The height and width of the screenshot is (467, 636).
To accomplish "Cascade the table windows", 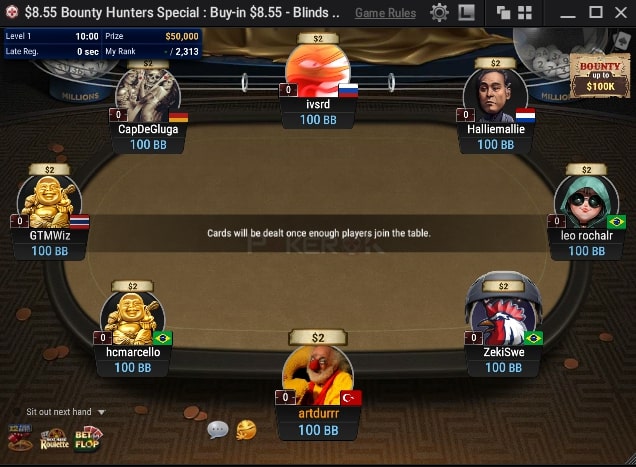I will point(503,13).
